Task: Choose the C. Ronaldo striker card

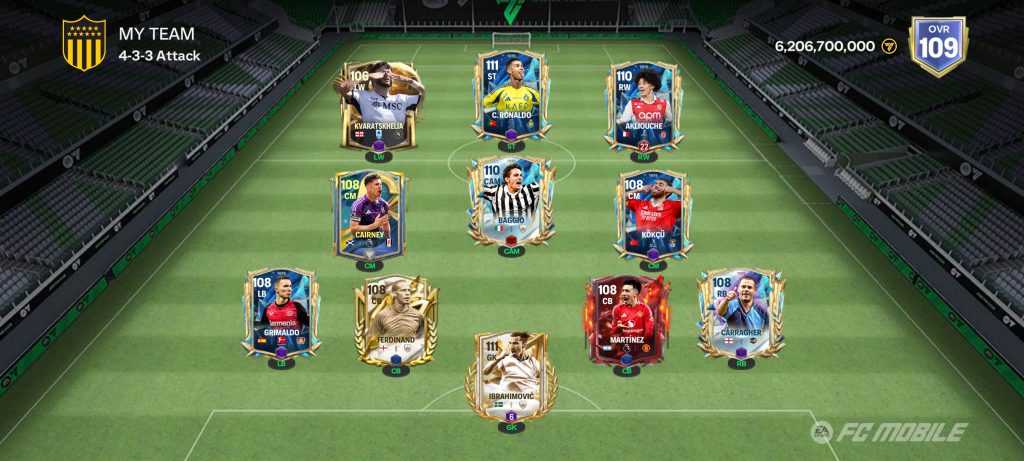Action: point(510,95)
